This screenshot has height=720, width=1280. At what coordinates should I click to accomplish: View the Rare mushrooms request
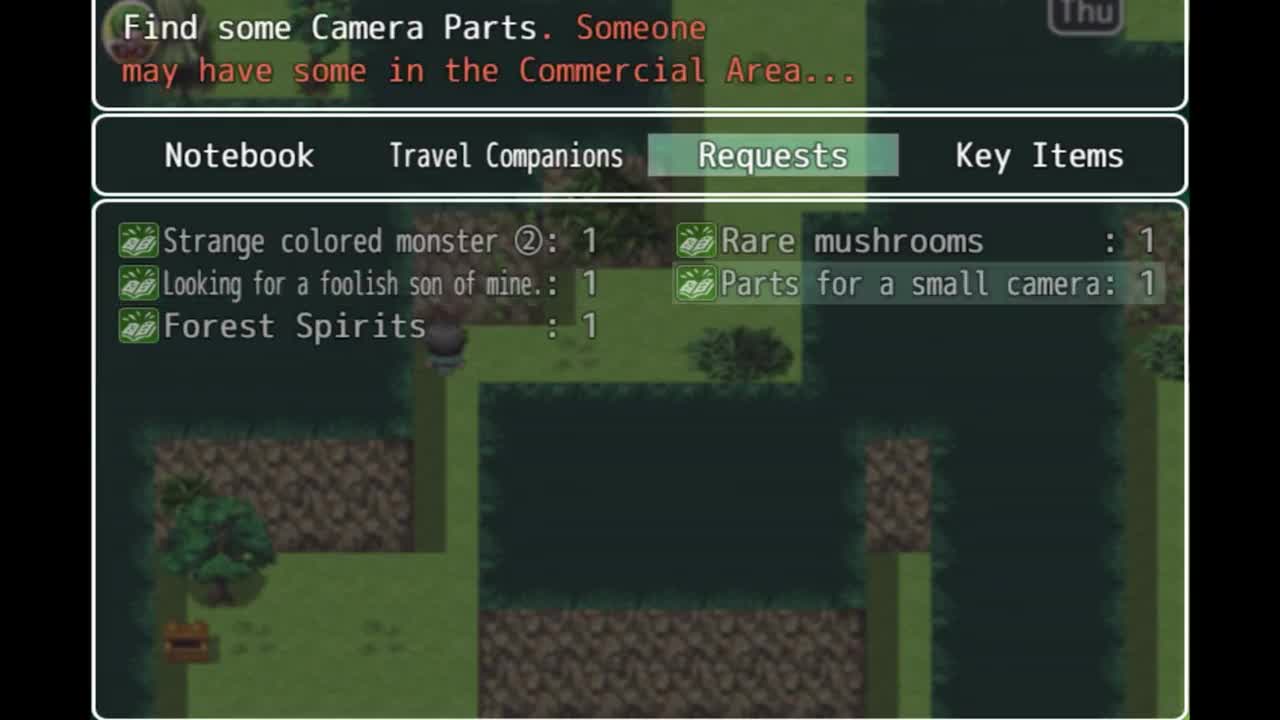[x=915, y=241]
